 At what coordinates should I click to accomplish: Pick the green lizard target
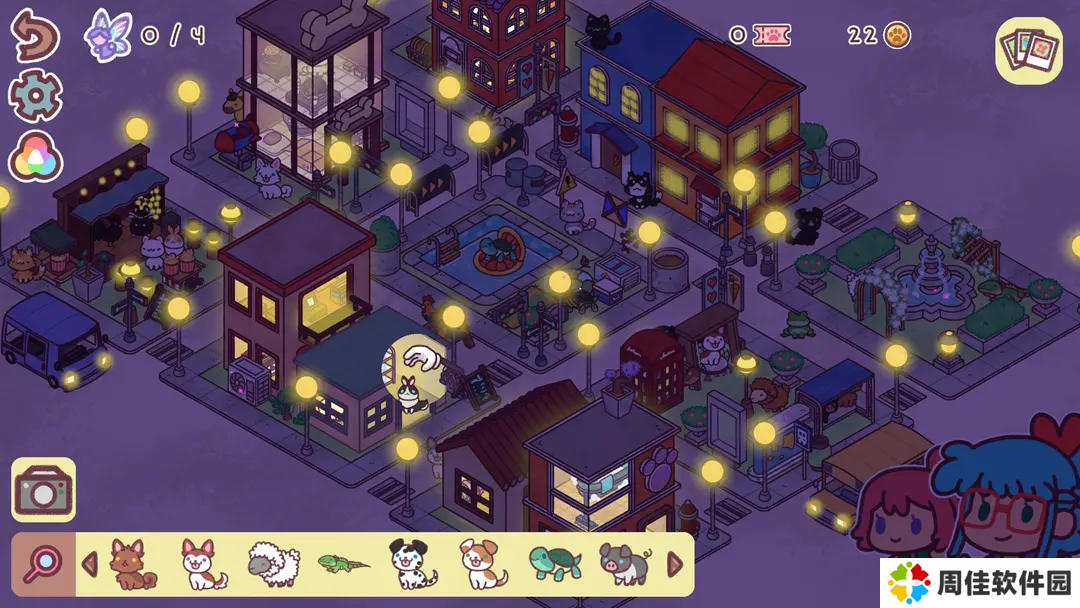click(x=343, y=564)
